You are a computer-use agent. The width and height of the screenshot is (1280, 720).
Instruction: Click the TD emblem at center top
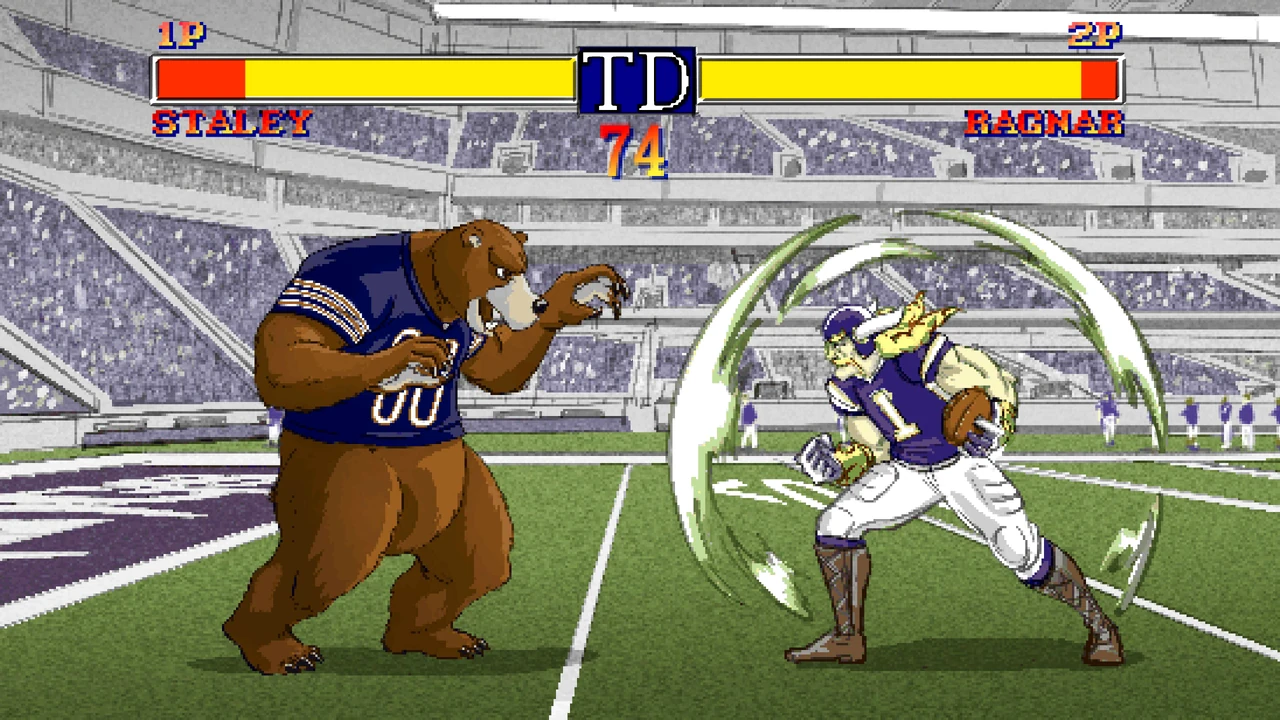(x=638, y=82)
